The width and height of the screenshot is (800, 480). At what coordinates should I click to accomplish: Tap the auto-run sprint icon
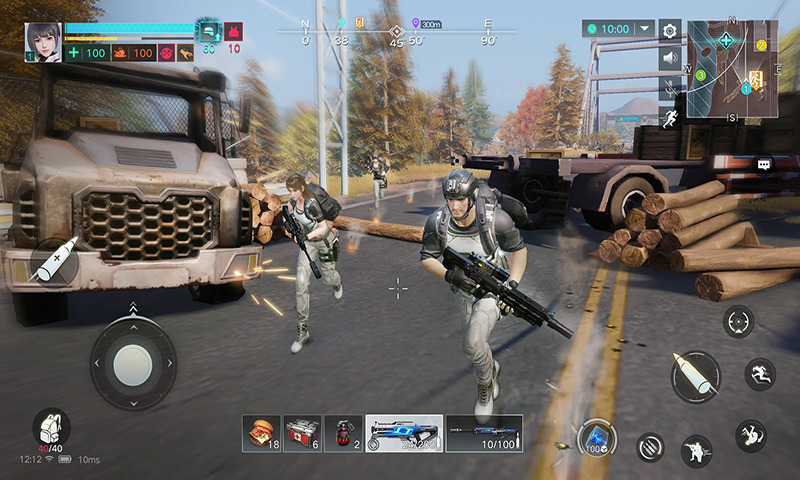click(670, 118)
